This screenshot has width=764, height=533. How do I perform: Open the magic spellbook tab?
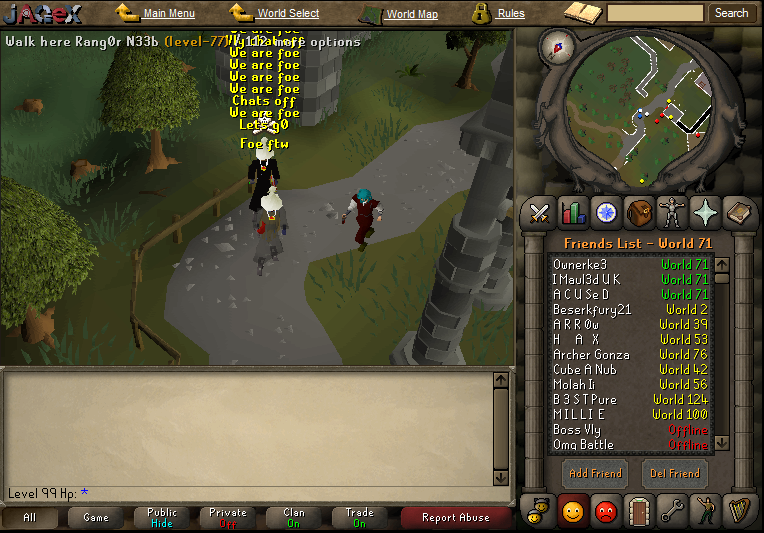coord(705,212)
